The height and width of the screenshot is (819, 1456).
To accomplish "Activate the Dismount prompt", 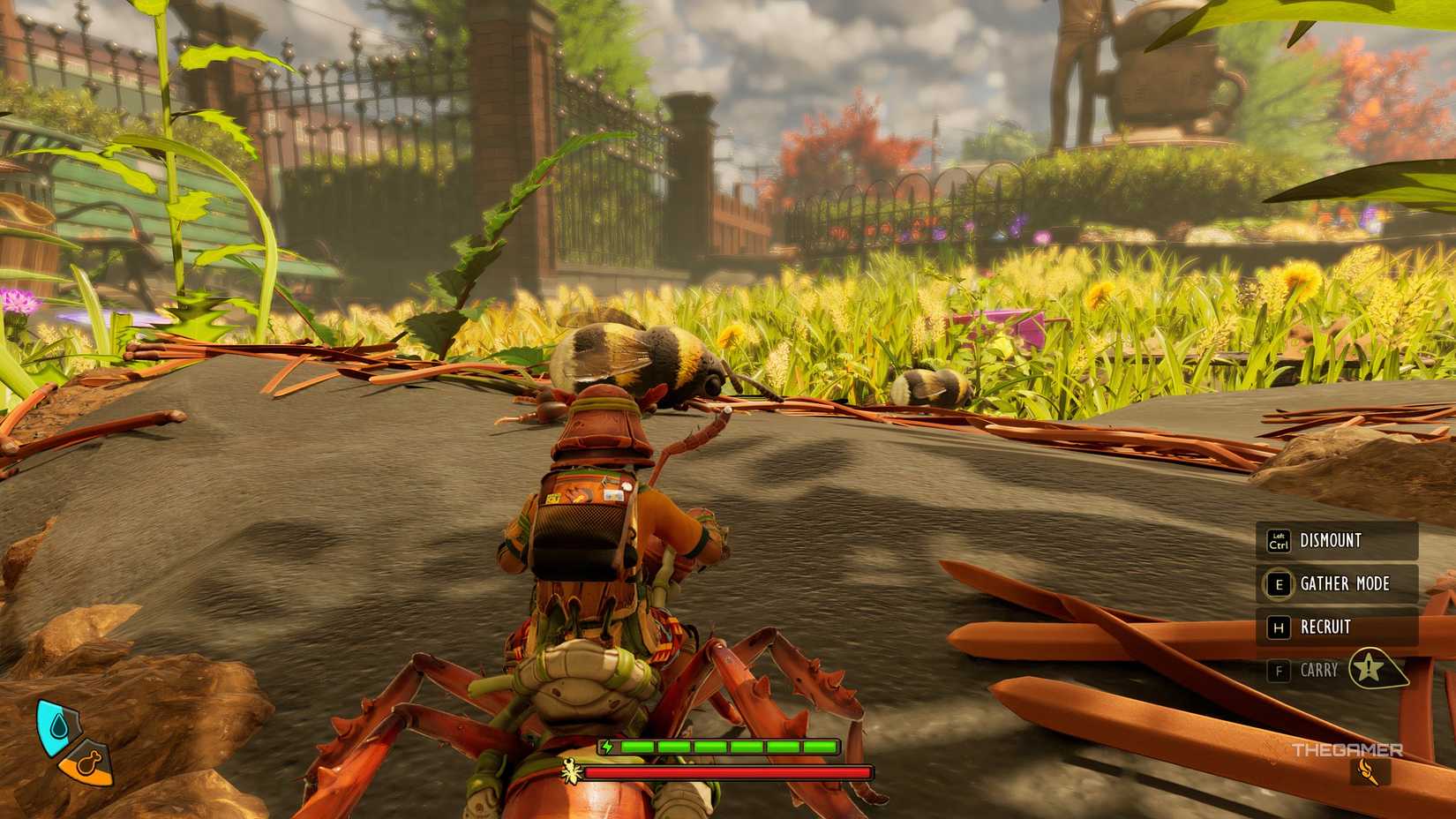I will pos(1331,540).
